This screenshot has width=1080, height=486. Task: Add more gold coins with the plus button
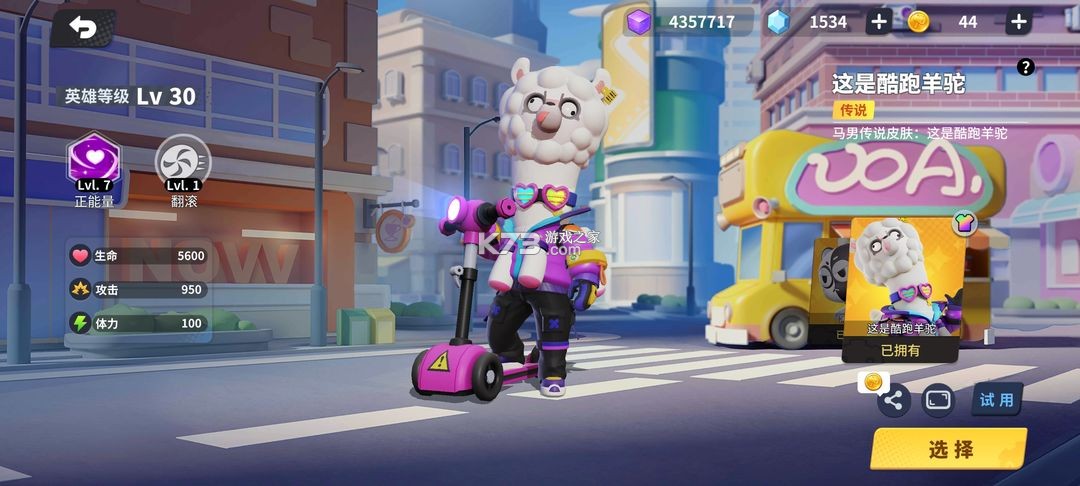click(x=1018, y=22)
